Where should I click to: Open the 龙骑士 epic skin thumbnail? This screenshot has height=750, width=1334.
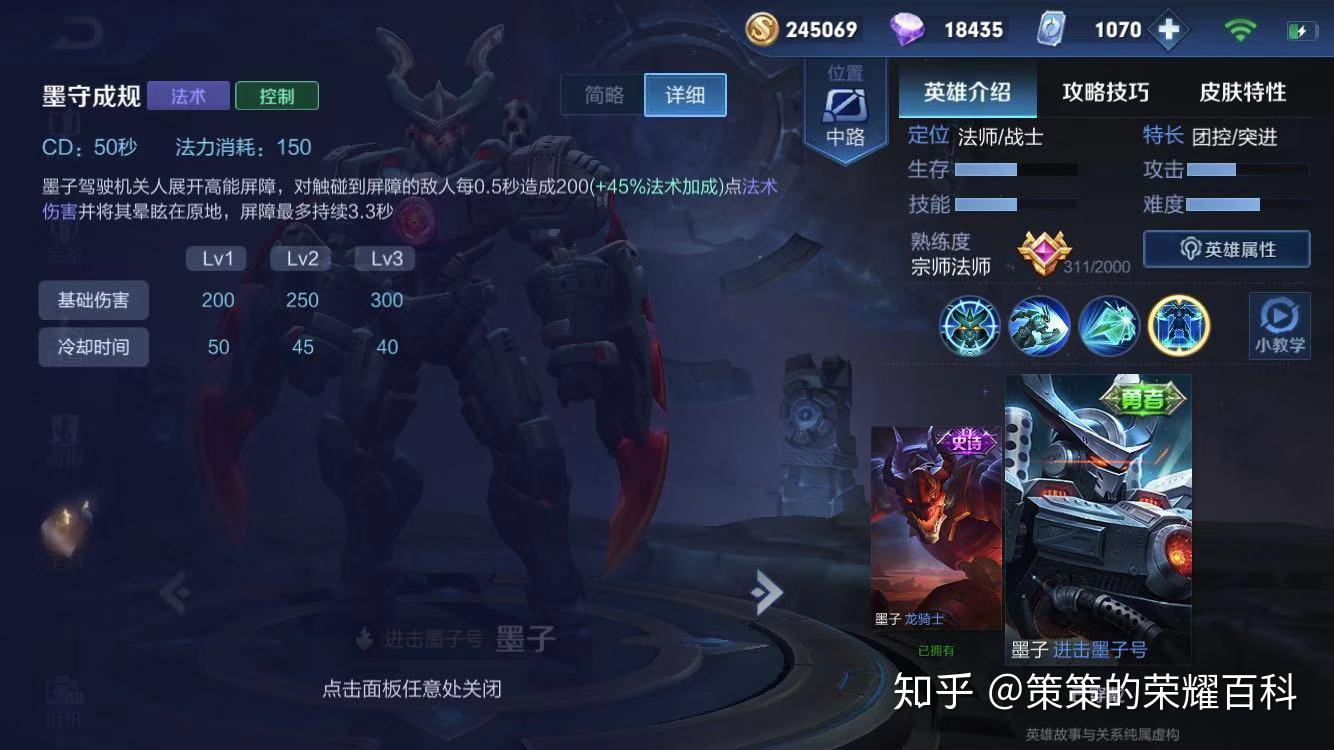pyautogui.click(x=935, y=520)
